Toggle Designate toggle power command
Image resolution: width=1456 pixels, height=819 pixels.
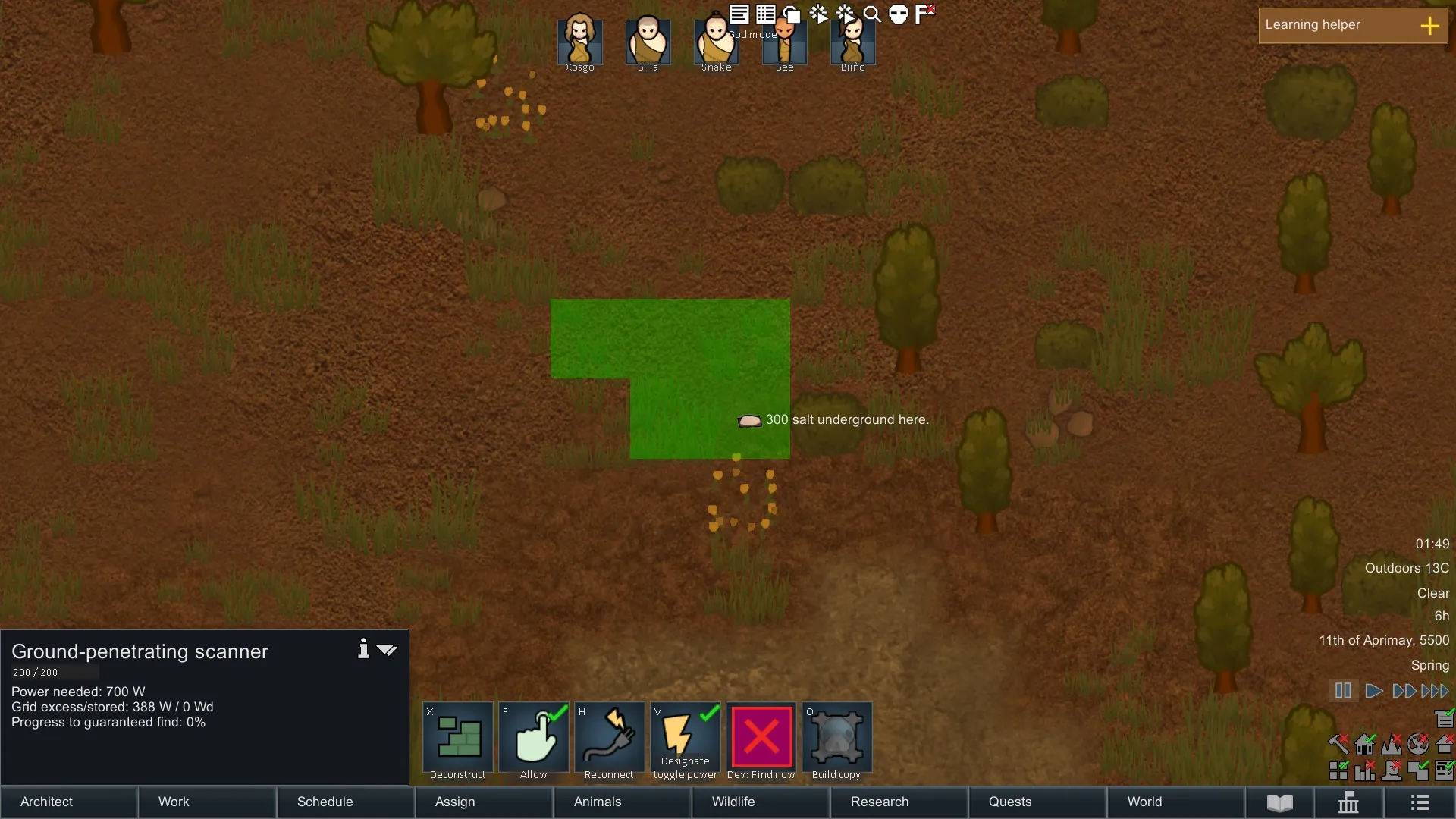pos(686,738)
